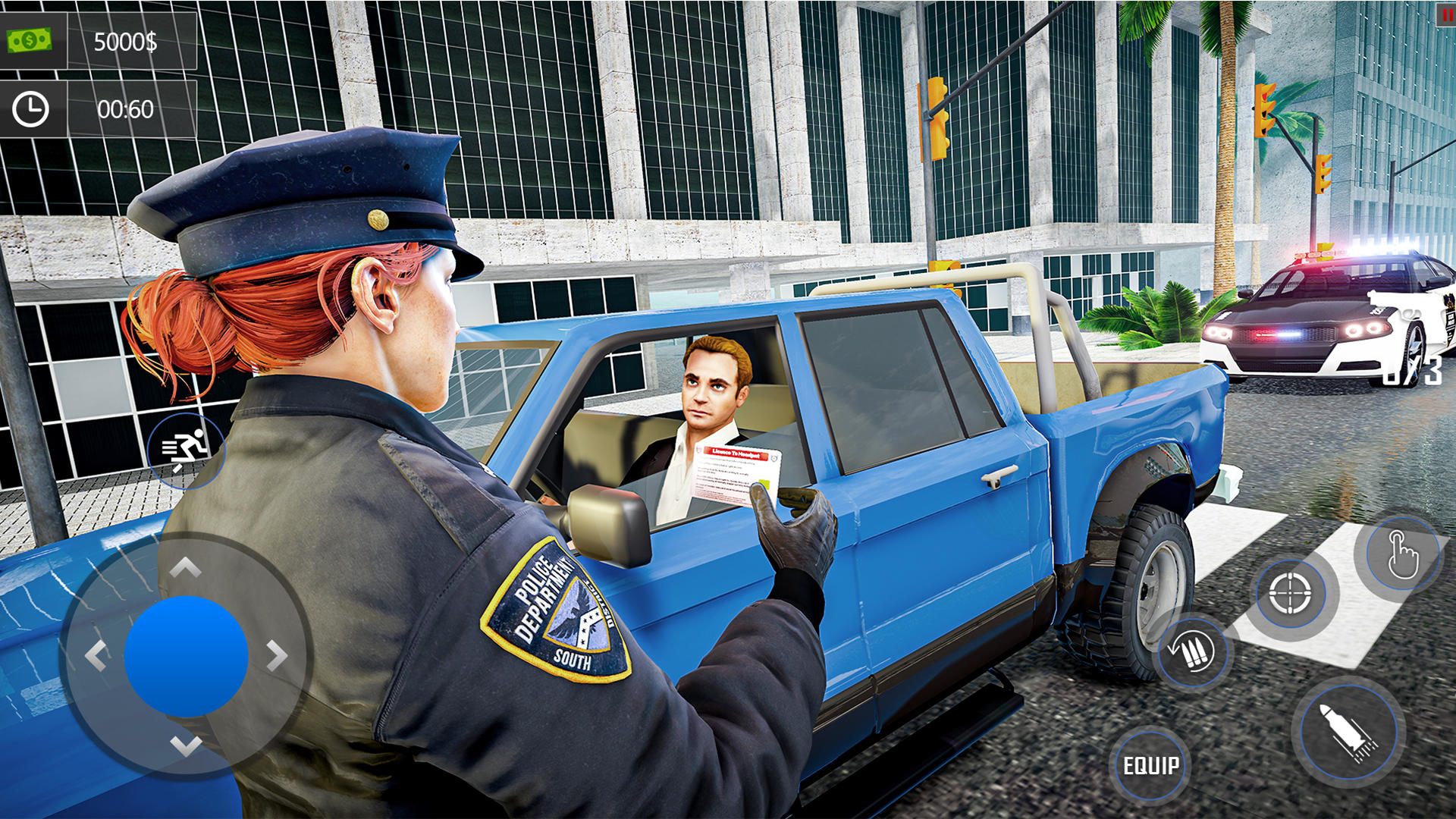Click the 00:60 countdown timer bar
1456x819 pixels.
tap(124, 110)
